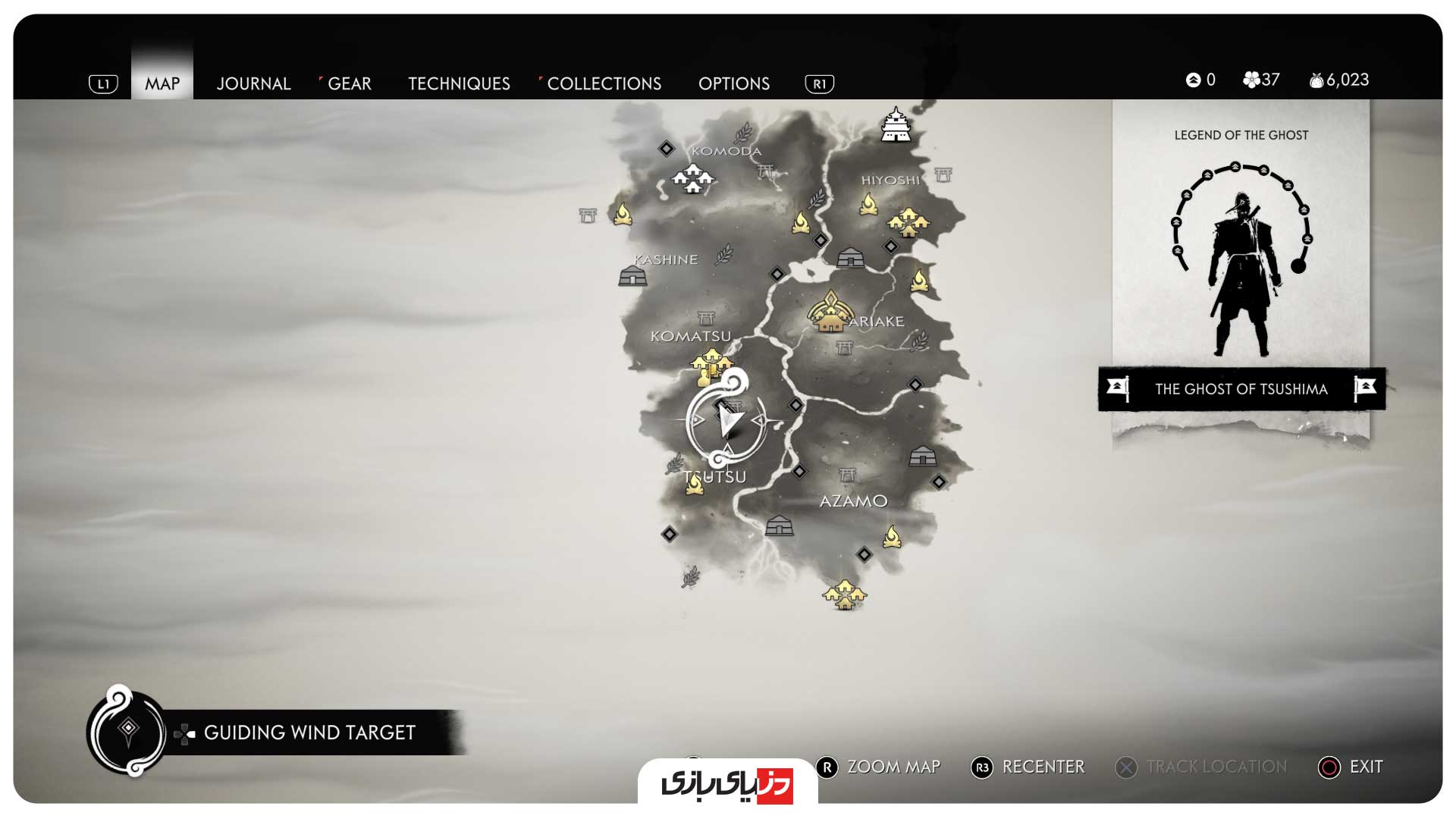This screenshot has width=1456, height=819.
Task: View The Ghost of Tsushima legend banner
Action: (1241, 389)
